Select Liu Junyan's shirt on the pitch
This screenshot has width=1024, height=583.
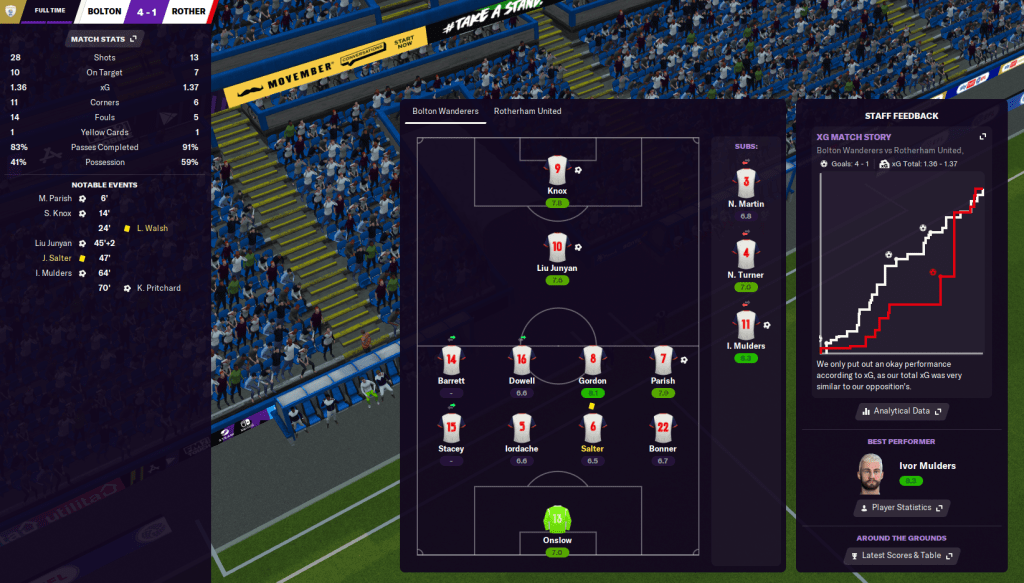557,246
